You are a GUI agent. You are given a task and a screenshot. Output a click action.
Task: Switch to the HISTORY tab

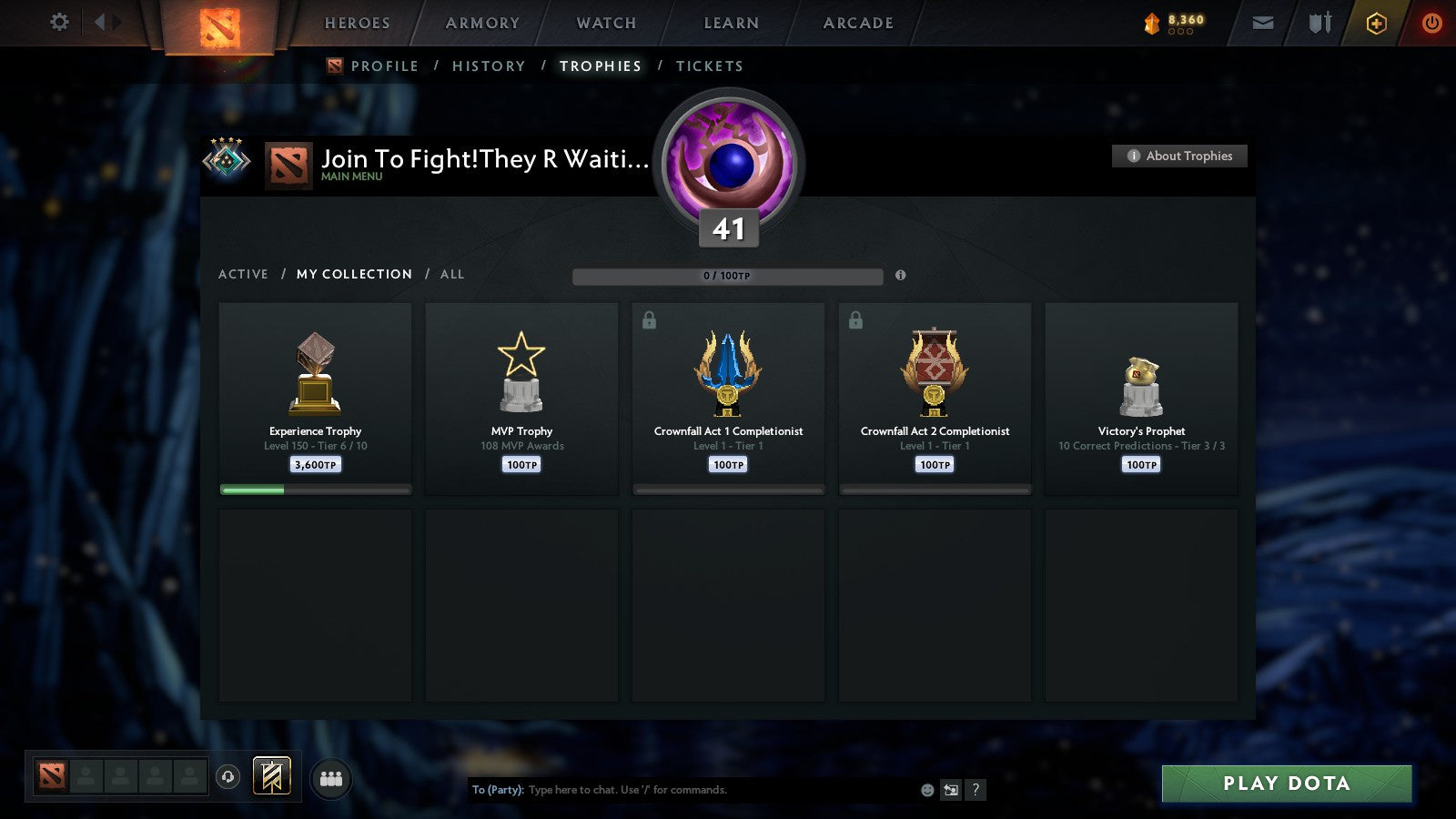click(490, 66)
